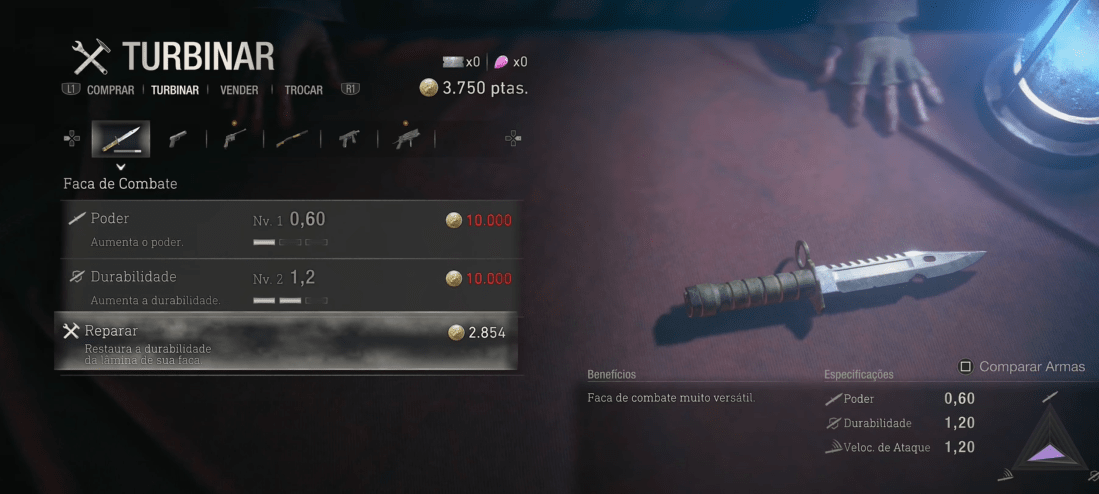The image size is (1099, 494).
Task: Select the combat knife weapon slot
Action: [121, 139]
